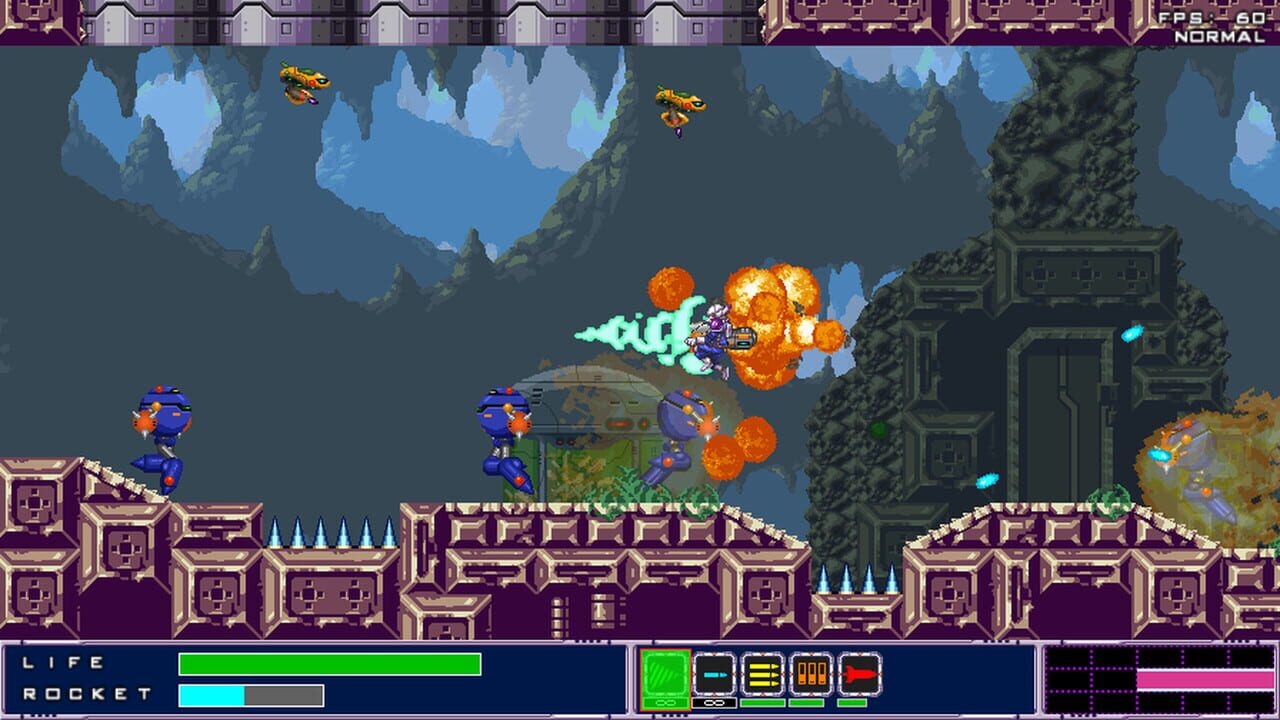Click the infinity ammo symbol under the blue bullet
Image resolution: width=1280 pixels, height=720 pixels.
tap(714, 702)
